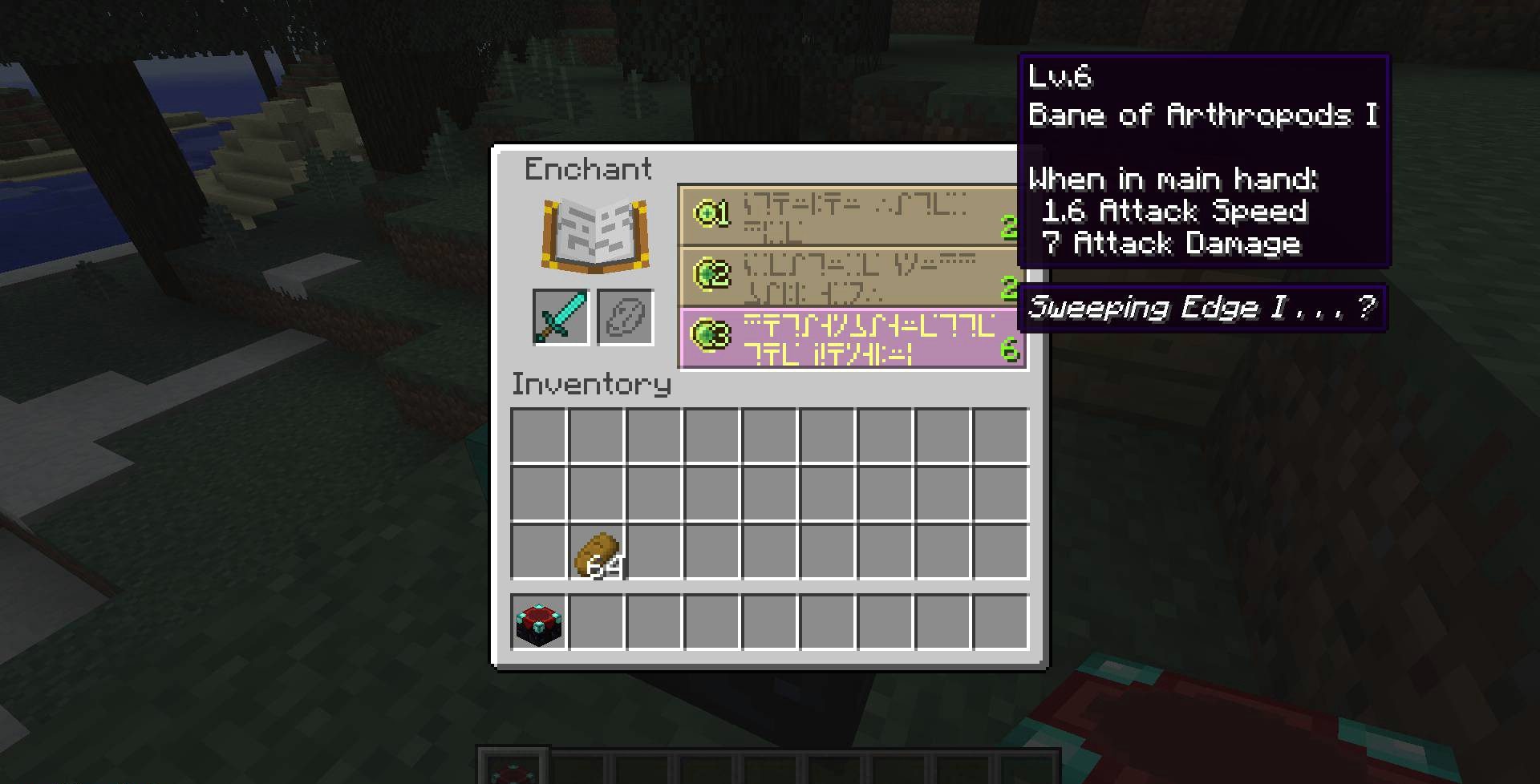Click the Sweeping Edge I tooltip text
Image resolution: width=1540 pixels, height=784 pixels.
1202,307
